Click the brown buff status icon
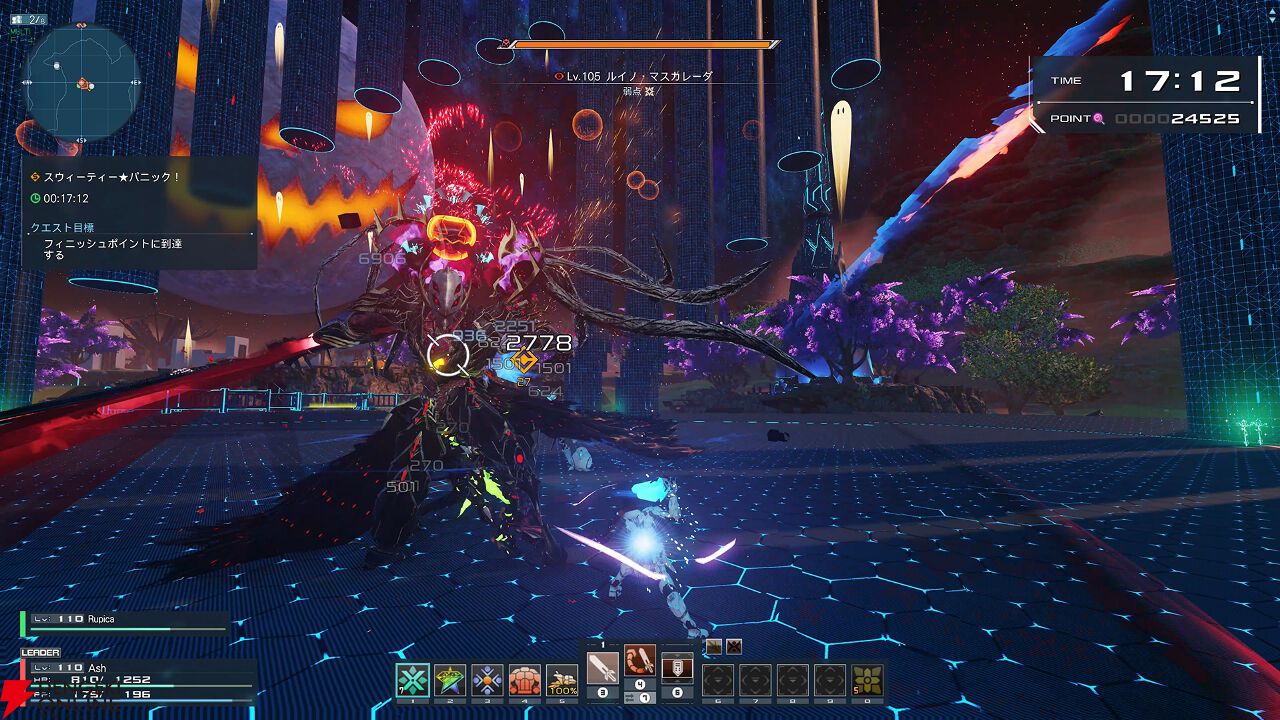 pyautogui.click(x=713, y=647)
